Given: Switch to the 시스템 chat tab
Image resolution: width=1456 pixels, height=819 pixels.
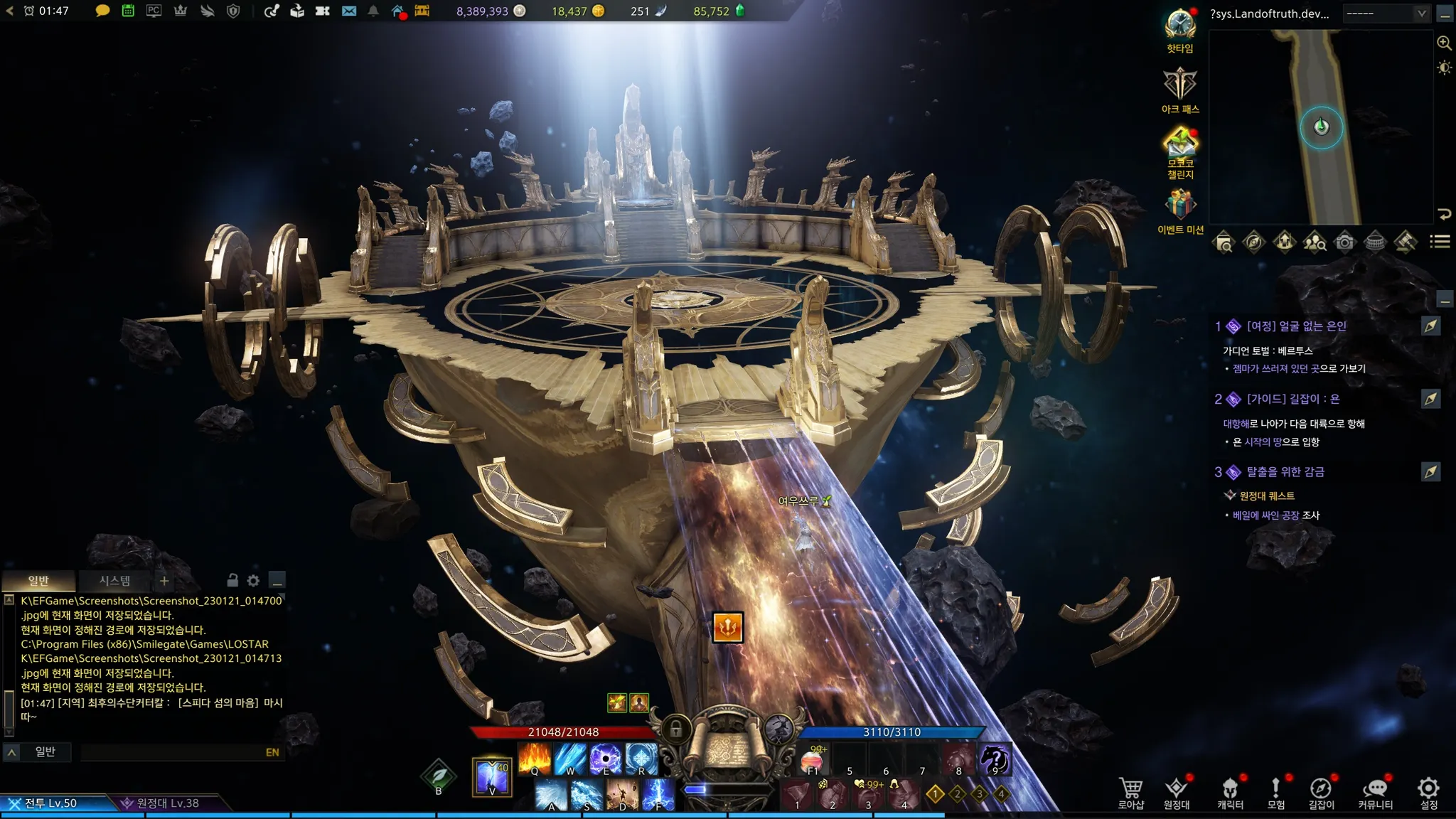Looking at the screenshot, I should (114, 581).
